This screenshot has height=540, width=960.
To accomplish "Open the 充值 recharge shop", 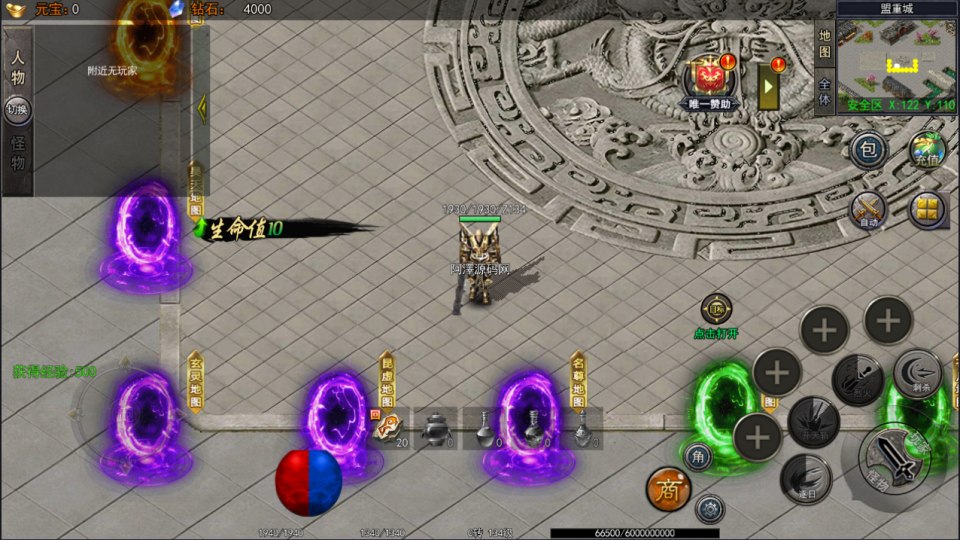I will pos(928,151).
